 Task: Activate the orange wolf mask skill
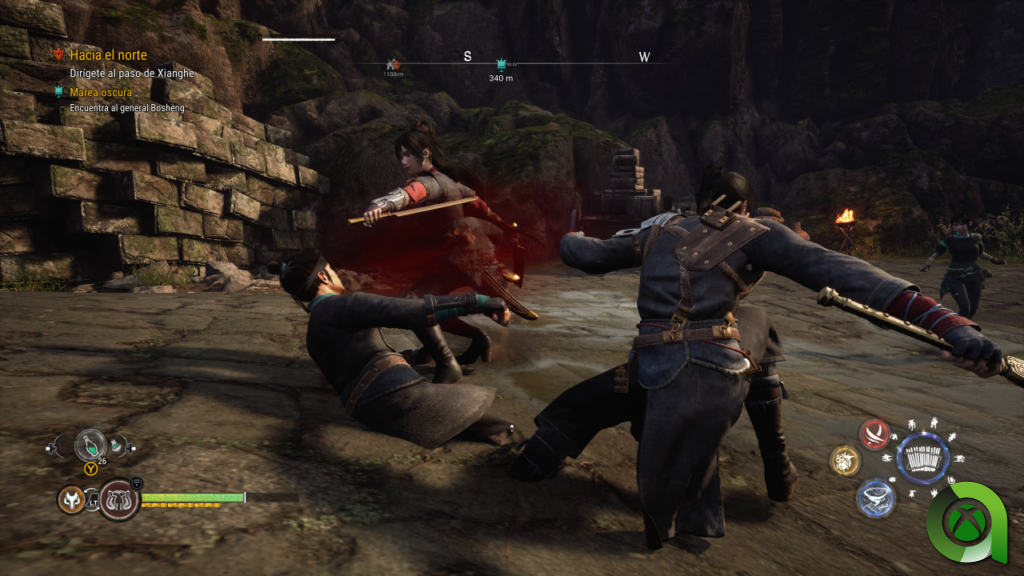pos(71,497)
